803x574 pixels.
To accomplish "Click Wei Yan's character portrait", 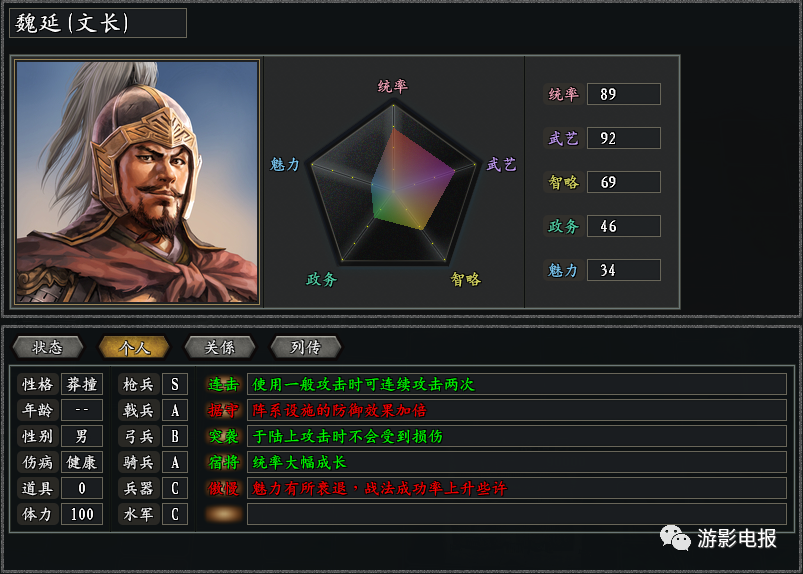I will (138, 182).
